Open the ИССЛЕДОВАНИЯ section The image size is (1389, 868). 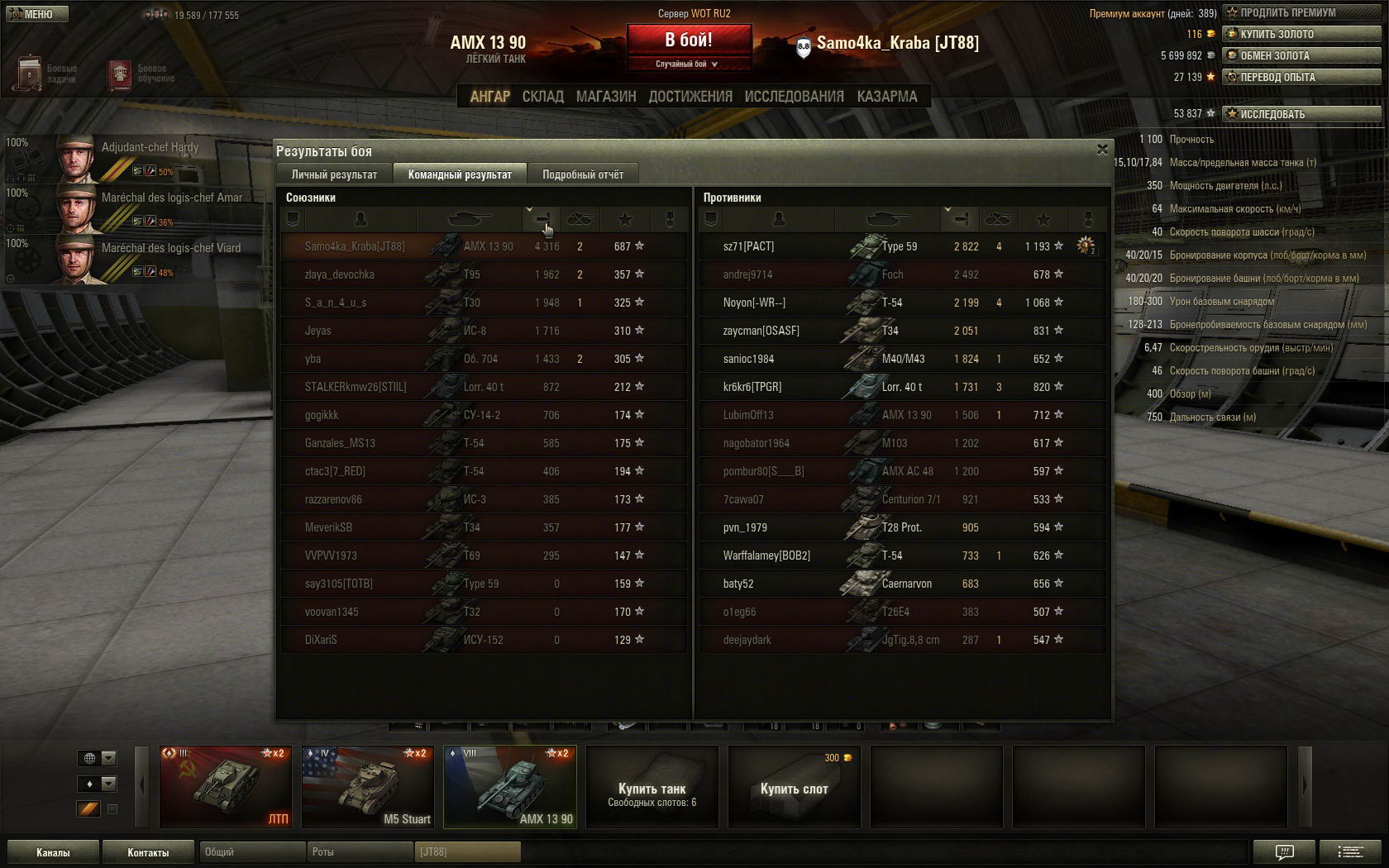click(x=794, y=97)
